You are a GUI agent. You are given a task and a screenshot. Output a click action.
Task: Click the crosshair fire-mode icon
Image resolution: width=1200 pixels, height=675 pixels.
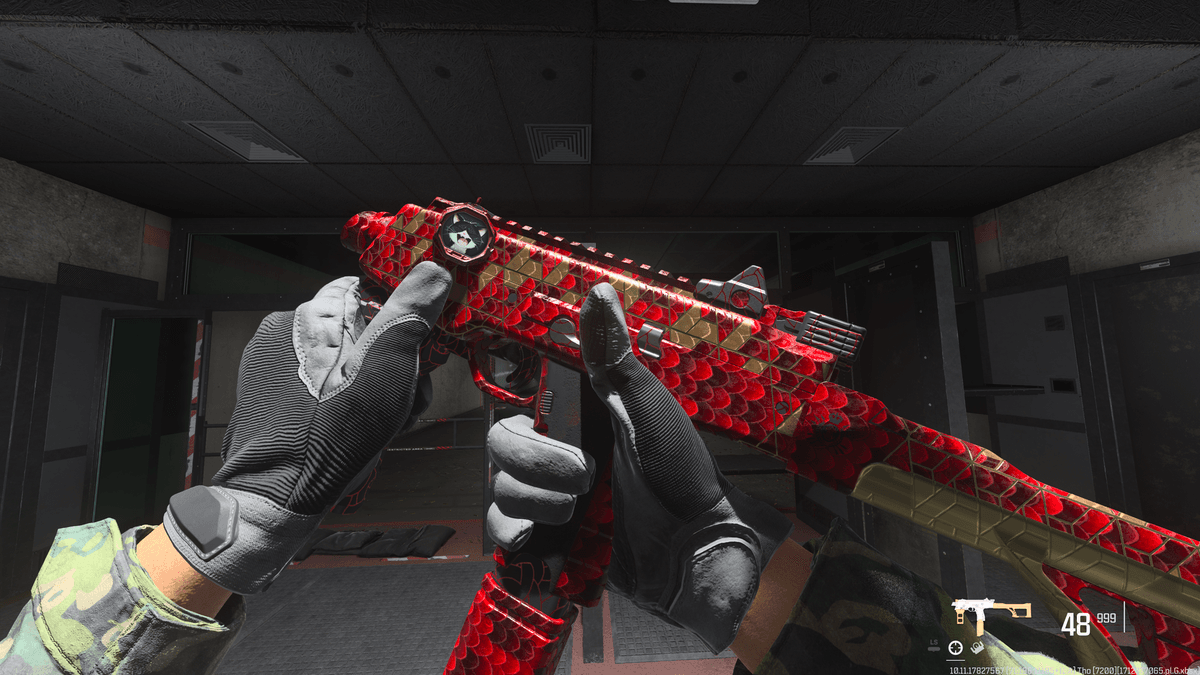[x=955, y=648]
